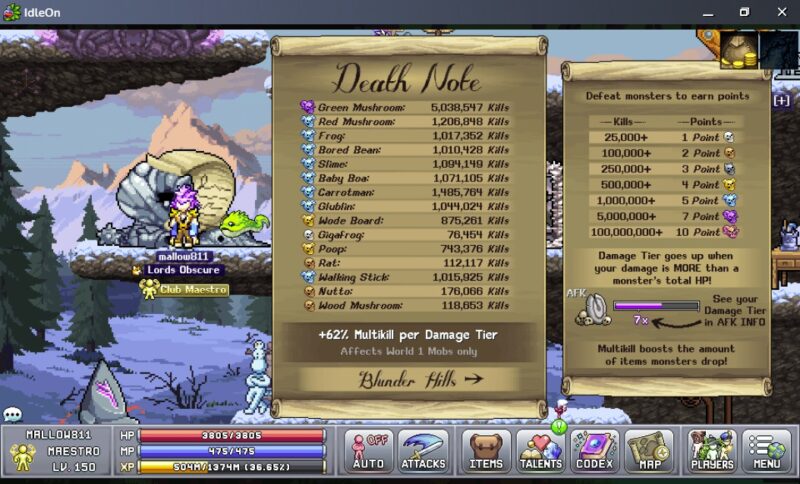Screen dimensions: 800x484
Task: Open the CODEX book
Action: tap(596, 452)
